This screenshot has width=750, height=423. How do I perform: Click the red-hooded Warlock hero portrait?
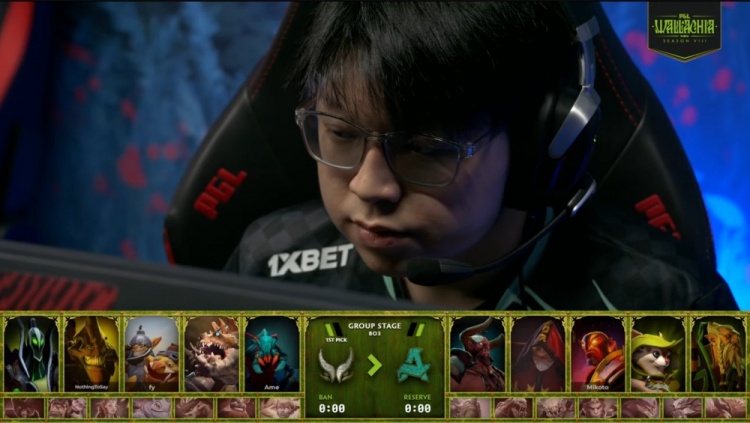click(538, 354)
